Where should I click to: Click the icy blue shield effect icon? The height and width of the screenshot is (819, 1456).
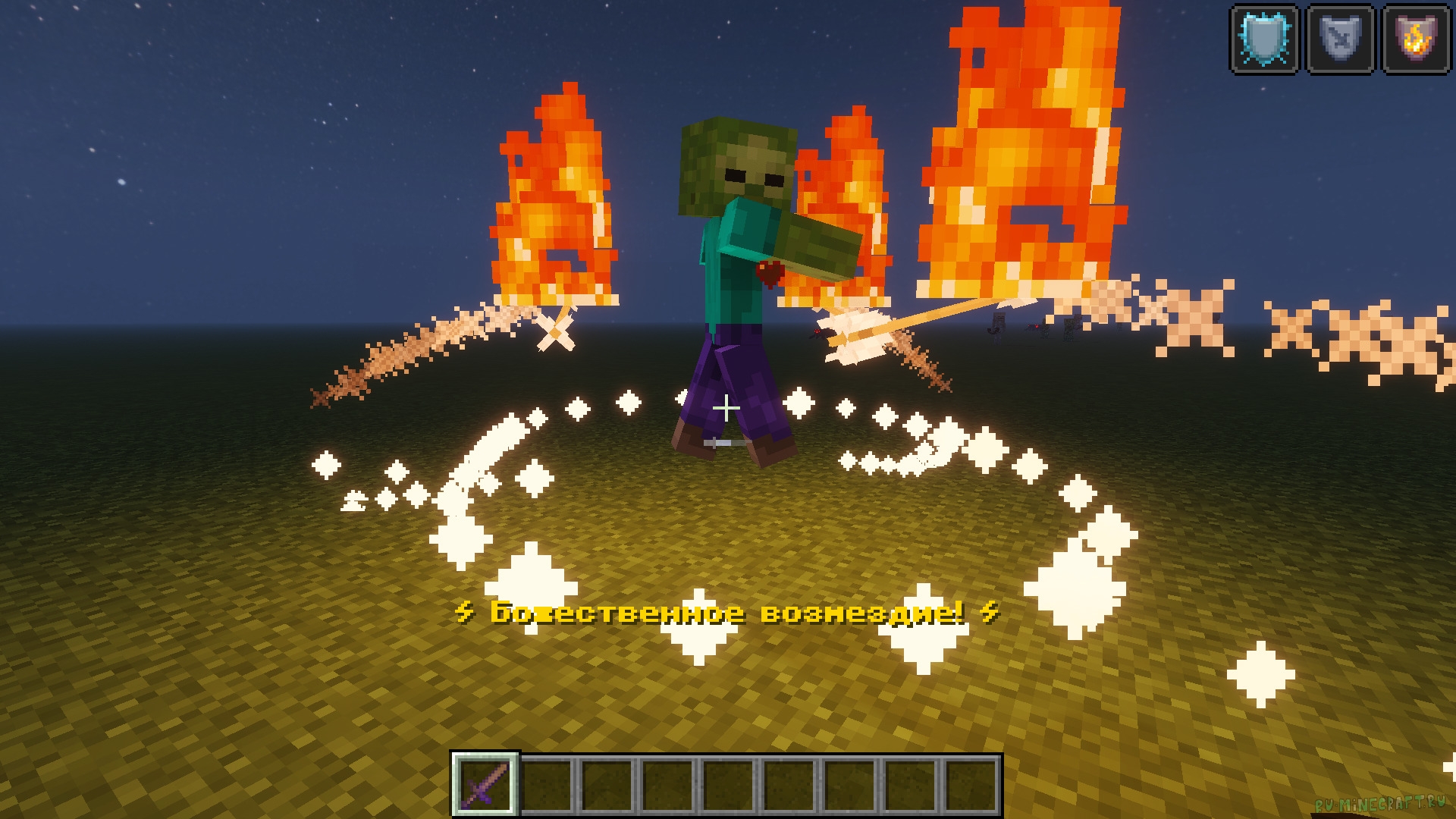point(1264,39)
